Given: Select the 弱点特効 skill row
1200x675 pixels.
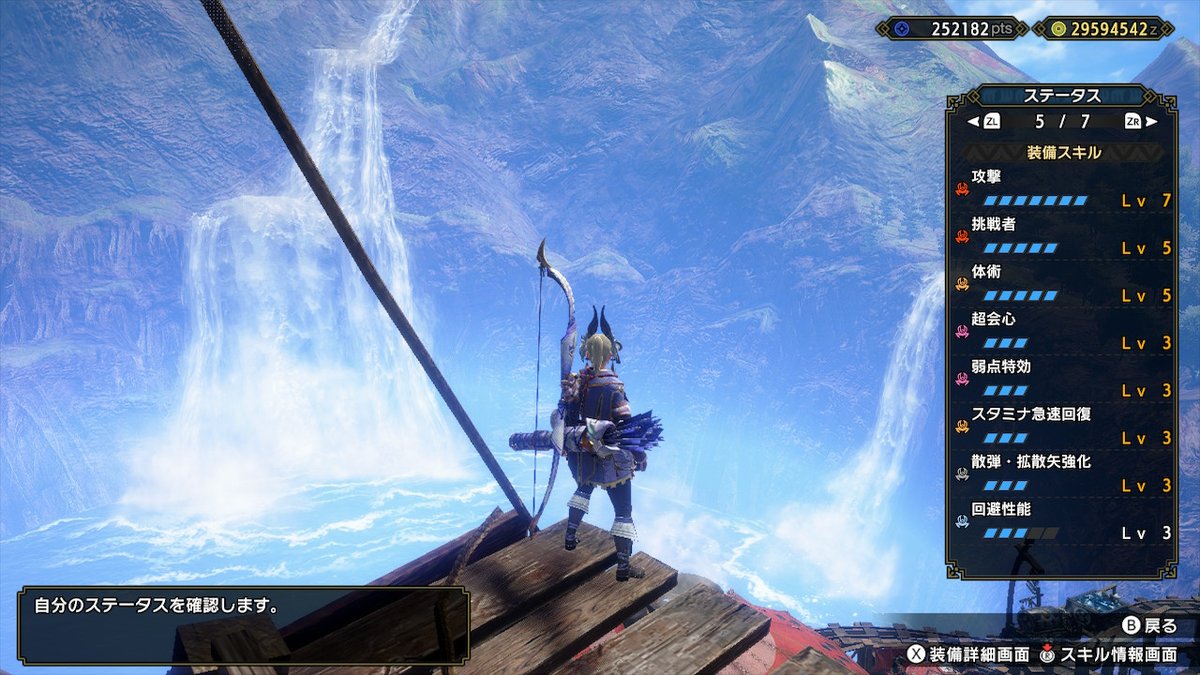Looking at the screenshot, I should point(1062,379).
